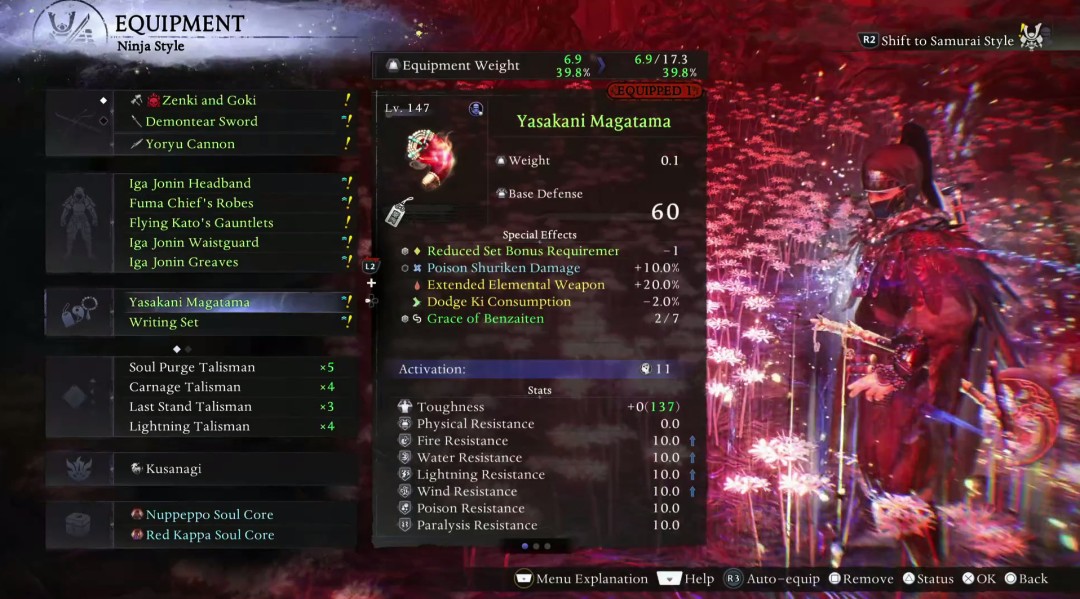Select the Last Stand Talisman
The width and height of the screenshot is (1080, 599).
tap(190, 407)
